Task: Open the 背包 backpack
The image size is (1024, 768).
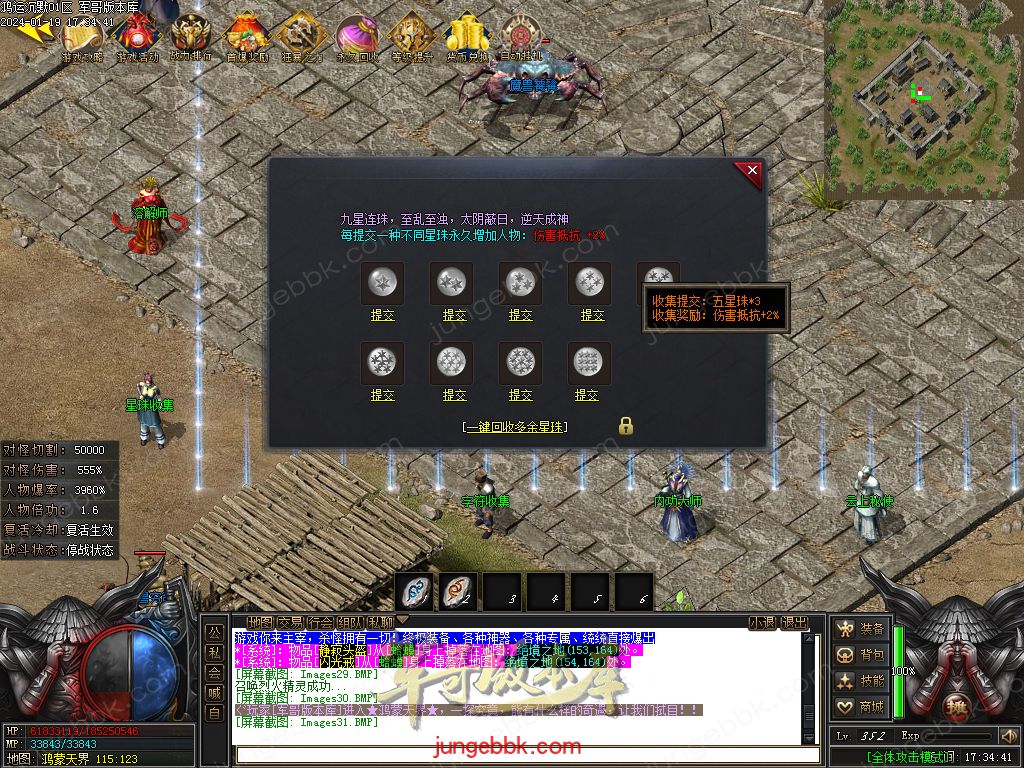Action: click(861, 655)
